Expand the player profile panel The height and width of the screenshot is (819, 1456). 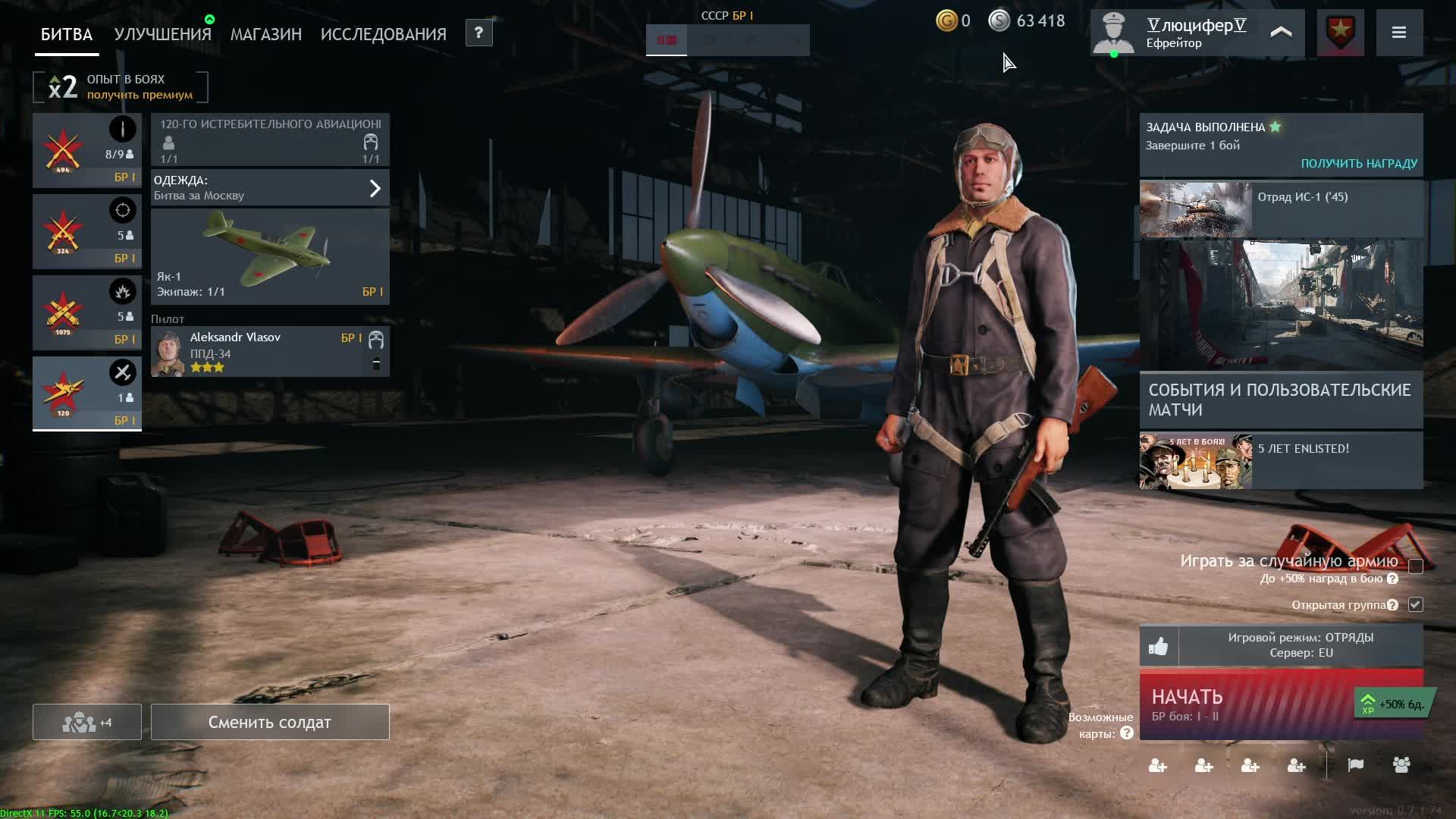[x=1281, y=33]
